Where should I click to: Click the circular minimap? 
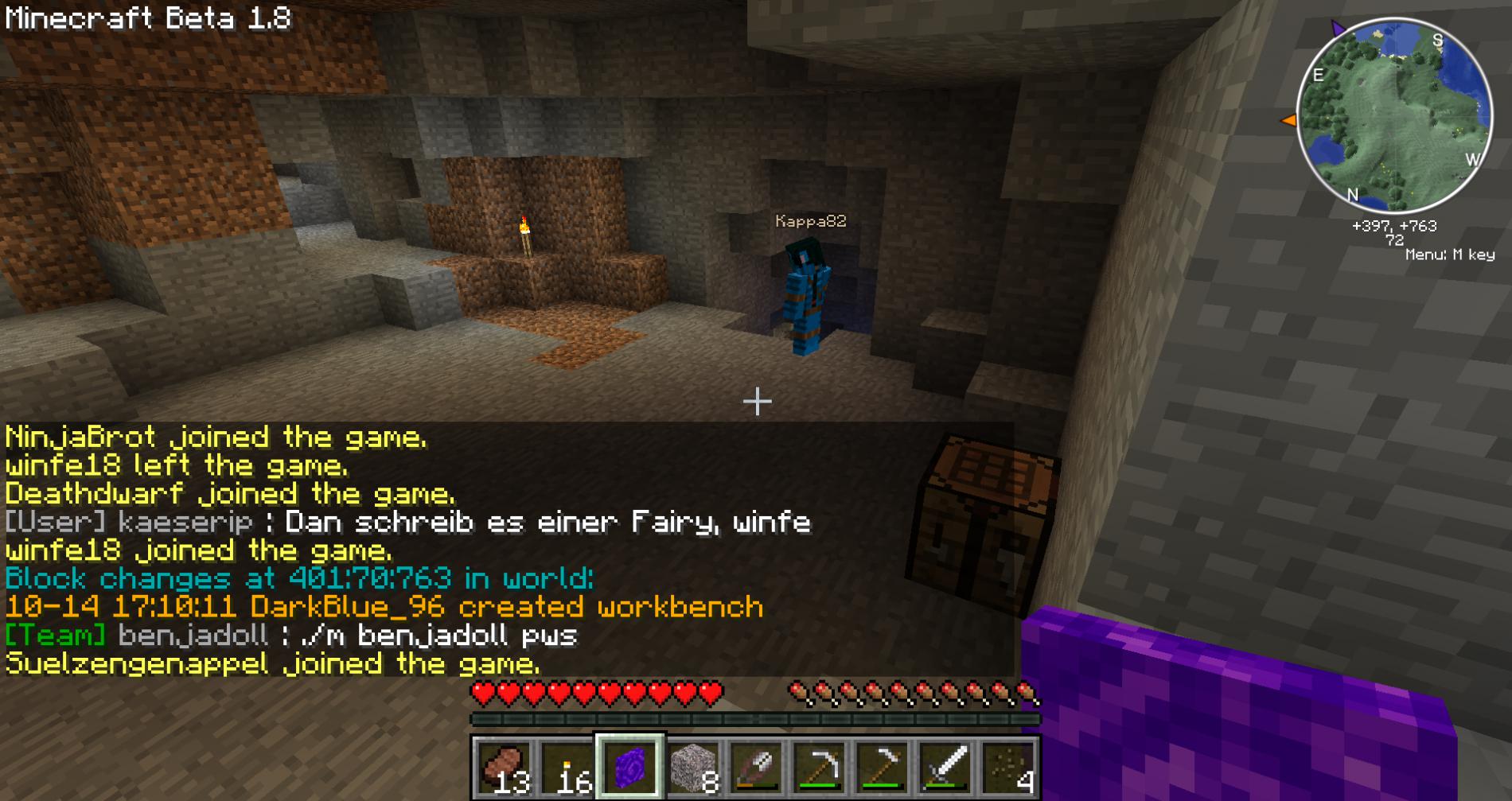1394,116
